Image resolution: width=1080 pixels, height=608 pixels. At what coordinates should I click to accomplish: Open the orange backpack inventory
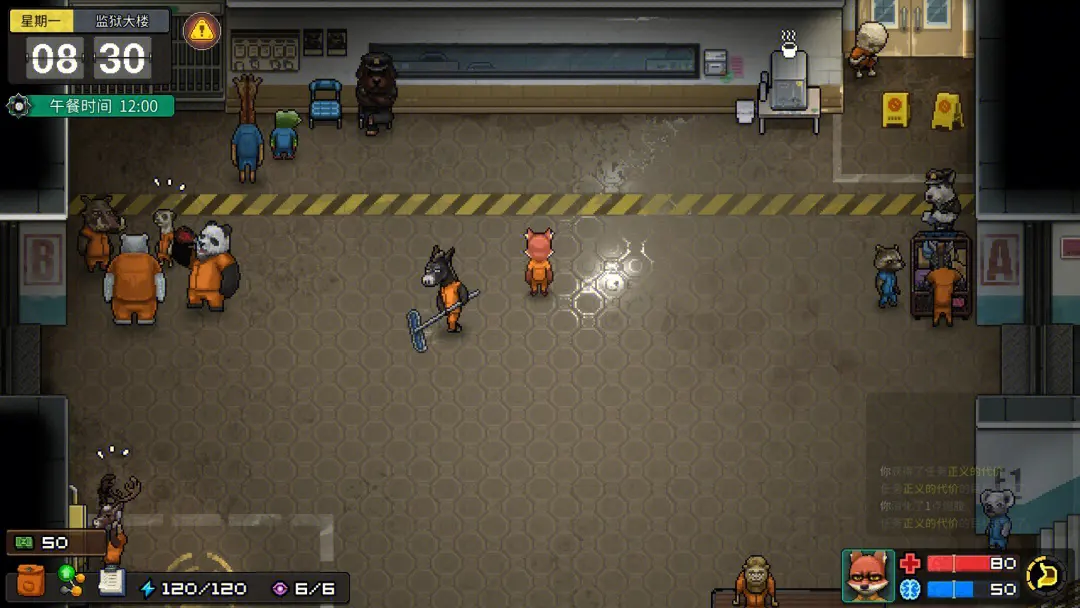[x=31, y=582]
